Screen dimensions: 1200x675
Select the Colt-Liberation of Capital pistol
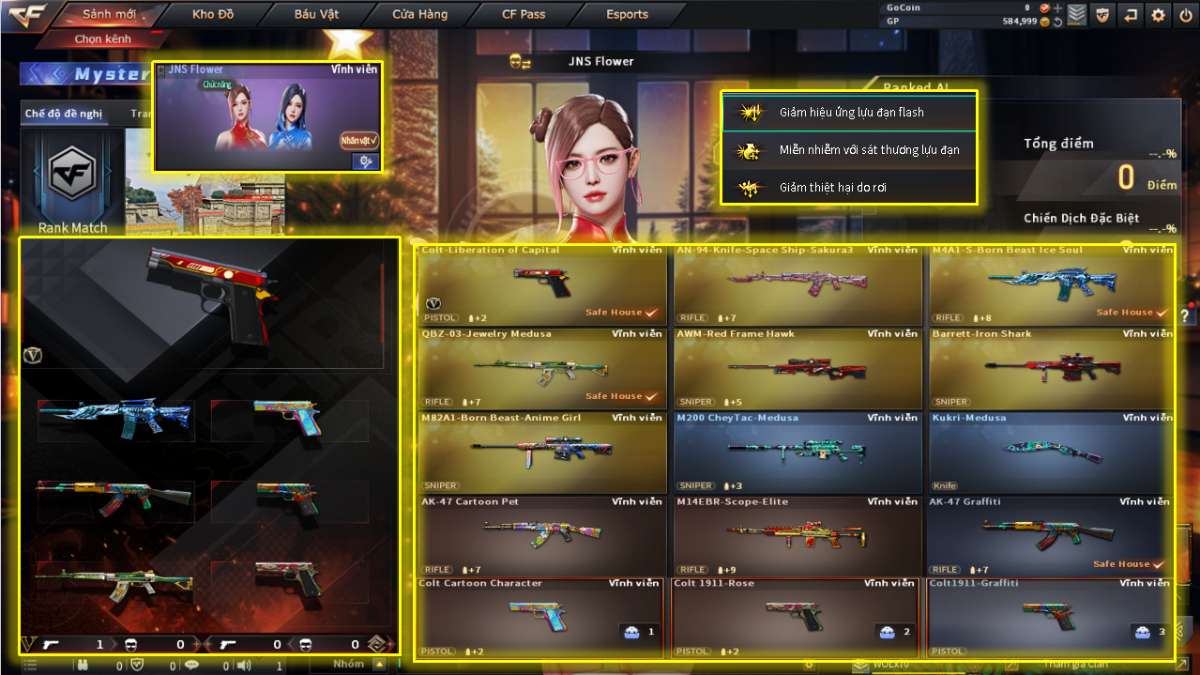tap(542, 284)
